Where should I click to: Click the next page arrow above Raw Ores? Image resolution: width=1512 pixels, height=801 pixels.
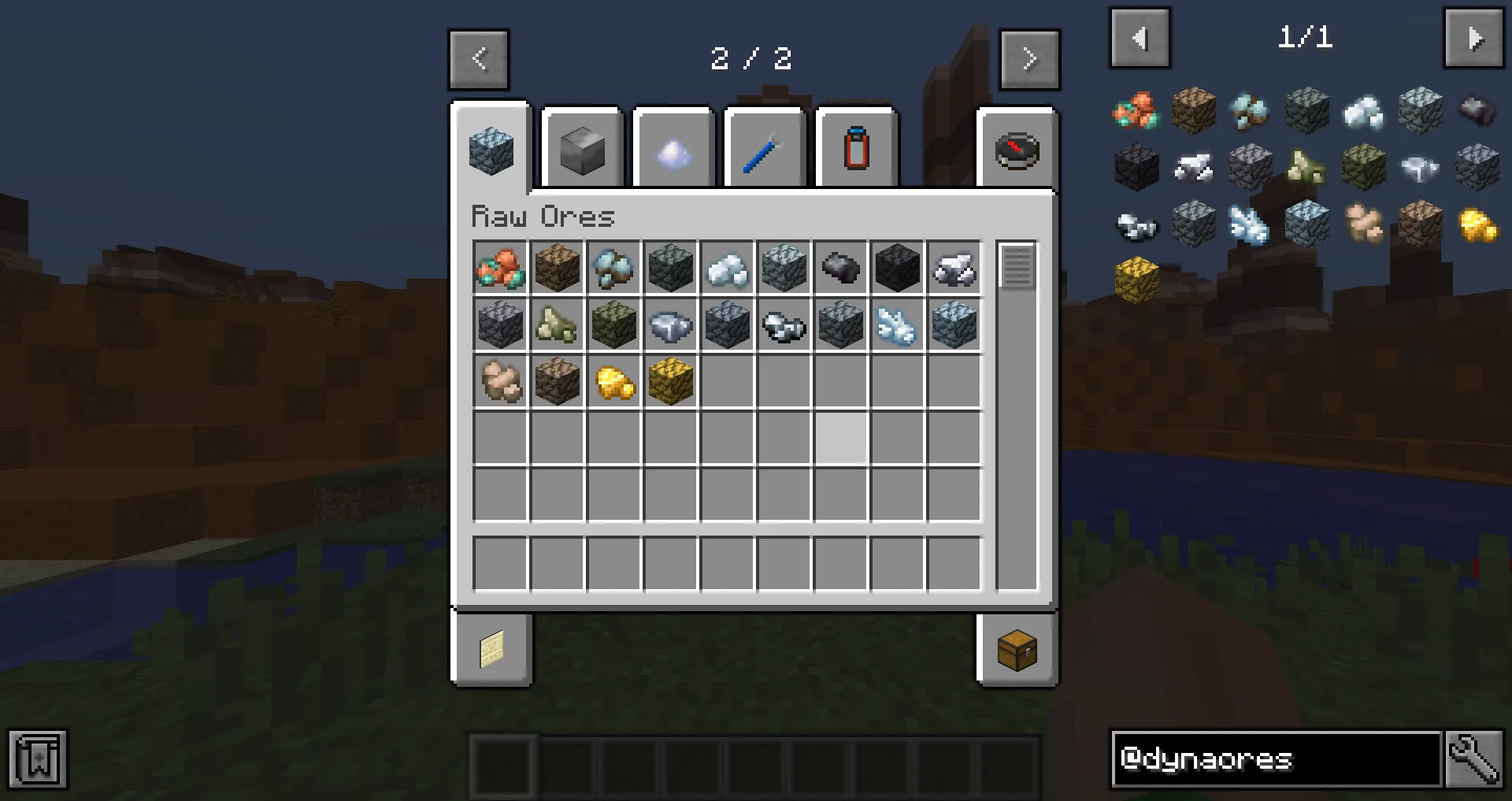point(1030,59)
